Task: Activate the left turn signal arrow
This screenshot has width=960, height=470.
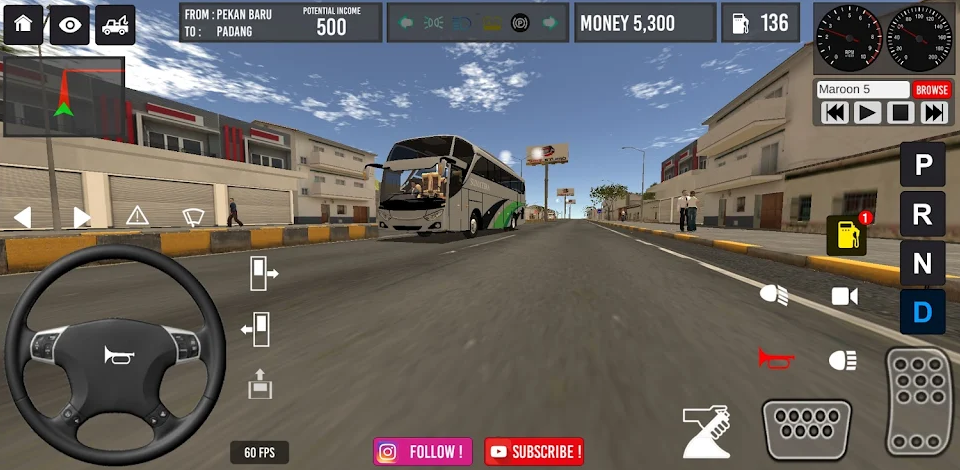Action: click(22, 217)
